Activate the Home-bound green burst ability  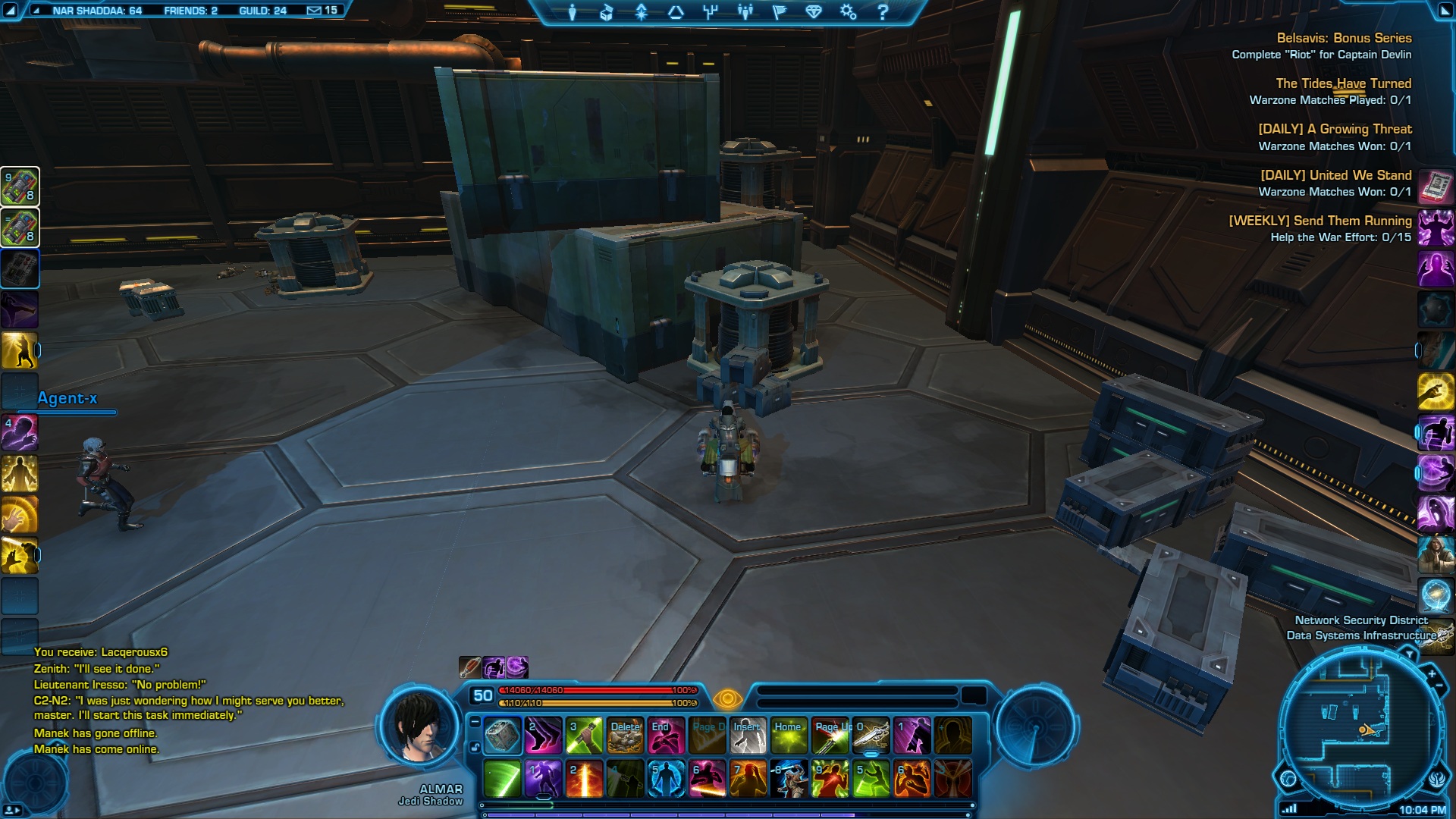coord(789,736)
